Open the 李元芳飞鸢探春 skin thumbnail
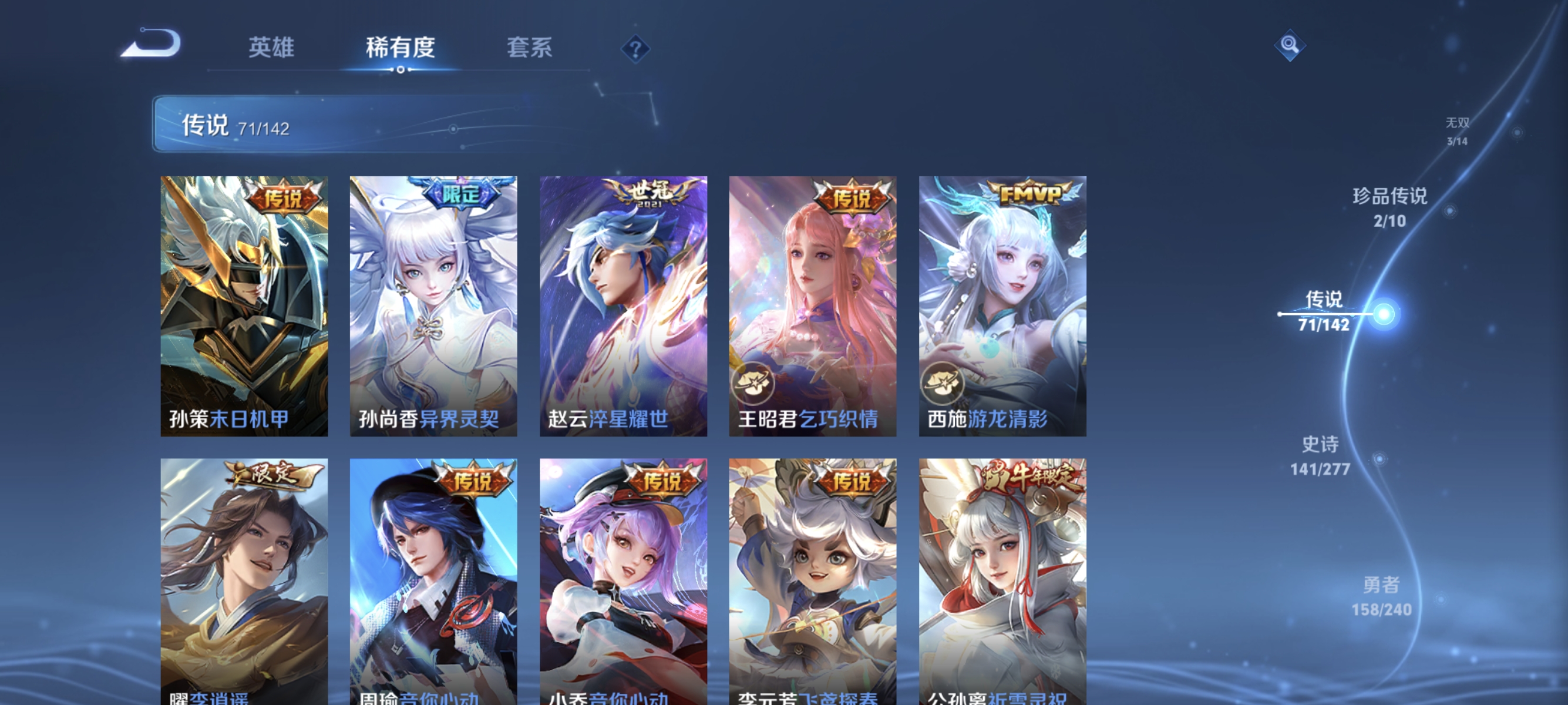 pyautogui.click(x=813, y=578)
